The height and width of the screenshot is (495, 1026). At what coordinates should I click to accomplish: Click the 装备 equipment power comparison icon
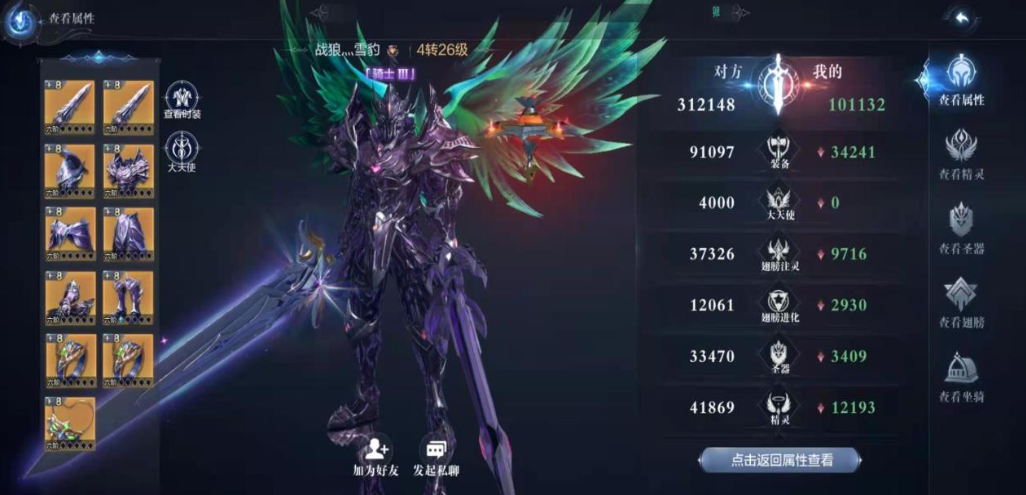click(776, 152)
